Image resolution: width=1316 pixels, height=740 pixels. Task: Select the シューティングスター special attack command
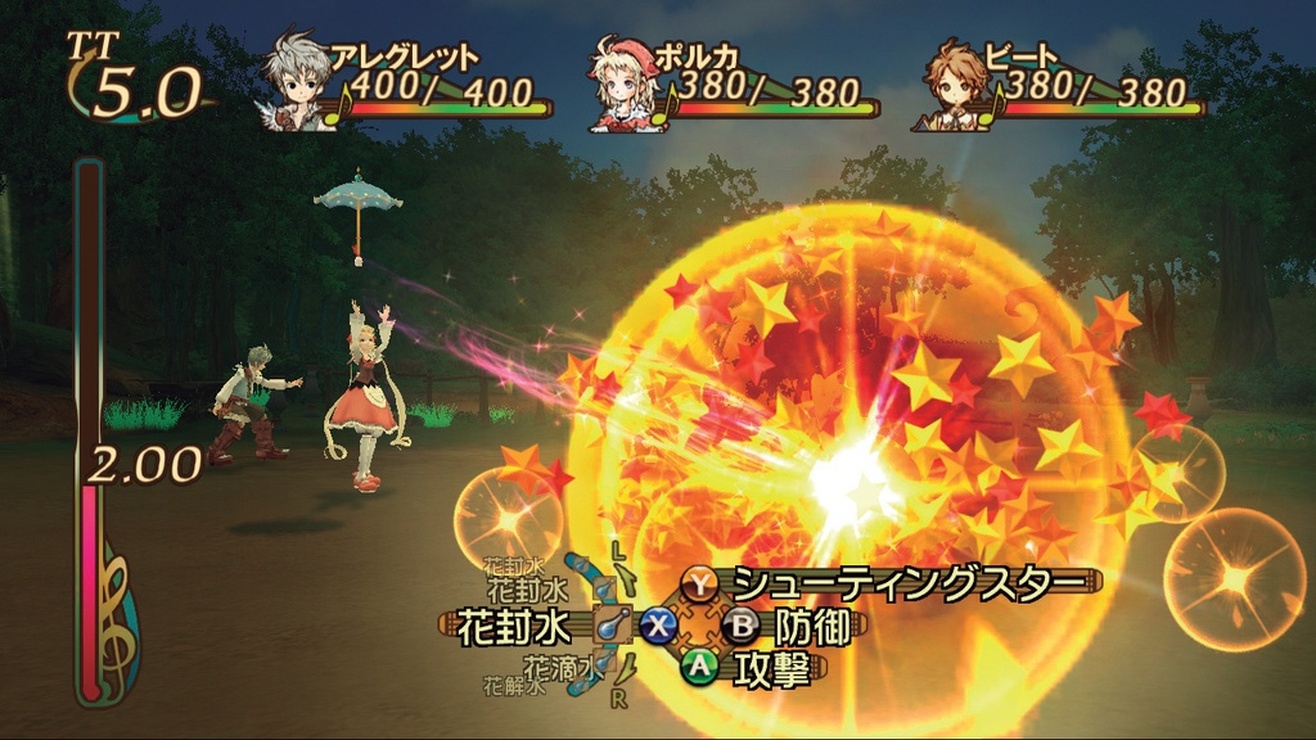906,583
